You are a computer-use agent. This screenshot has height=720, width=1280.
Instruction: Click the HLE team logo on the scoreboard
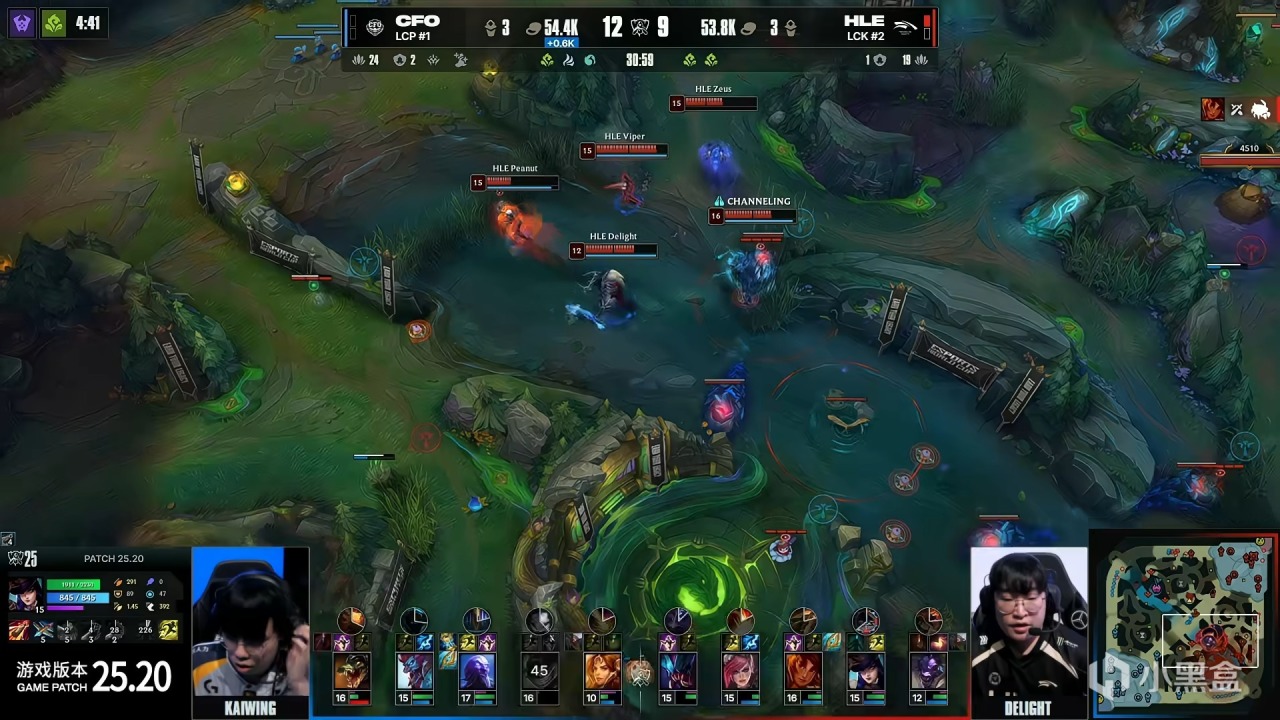[x=905, y=28]
